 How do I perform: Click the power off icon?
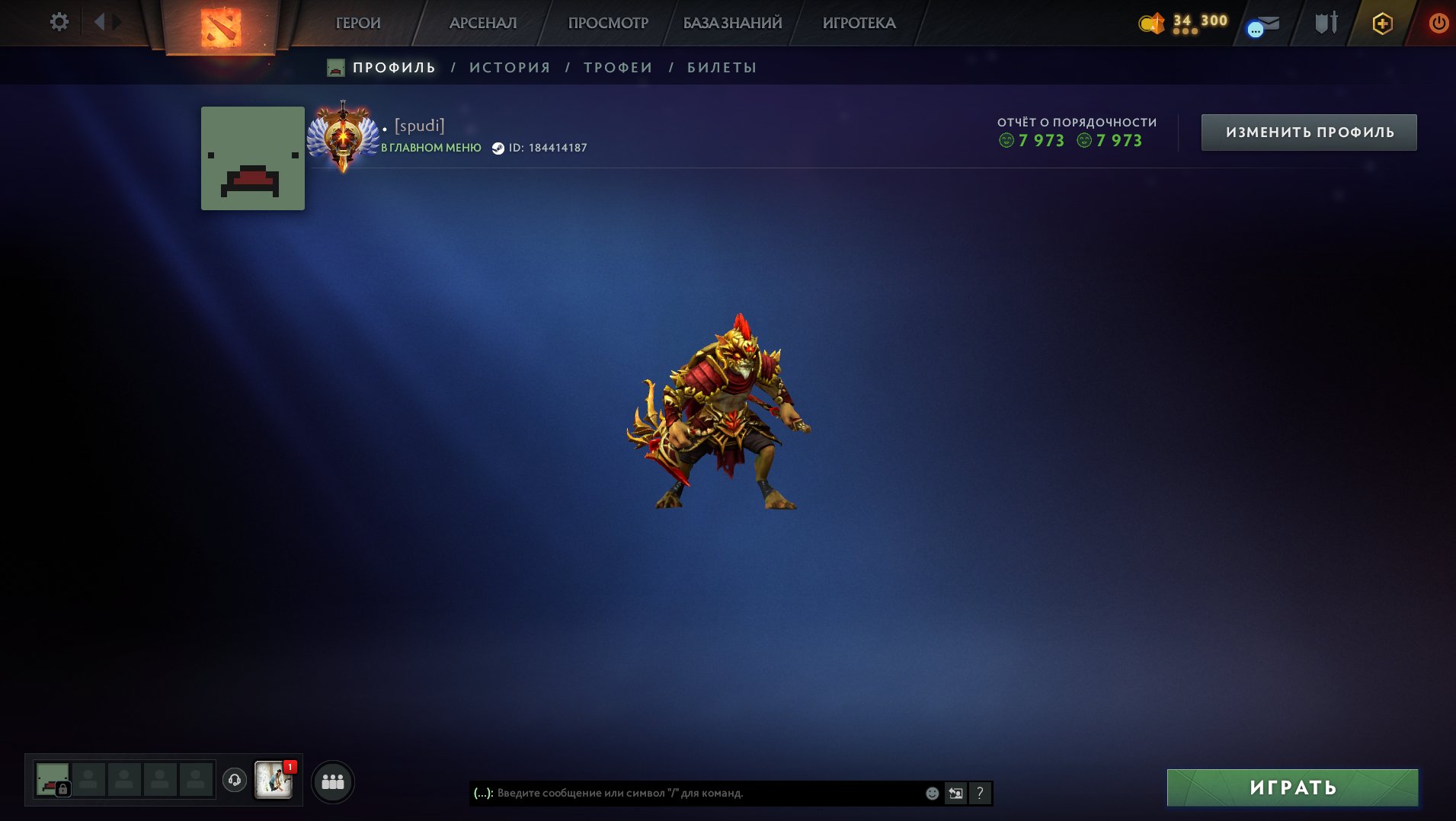[1438, 23]
